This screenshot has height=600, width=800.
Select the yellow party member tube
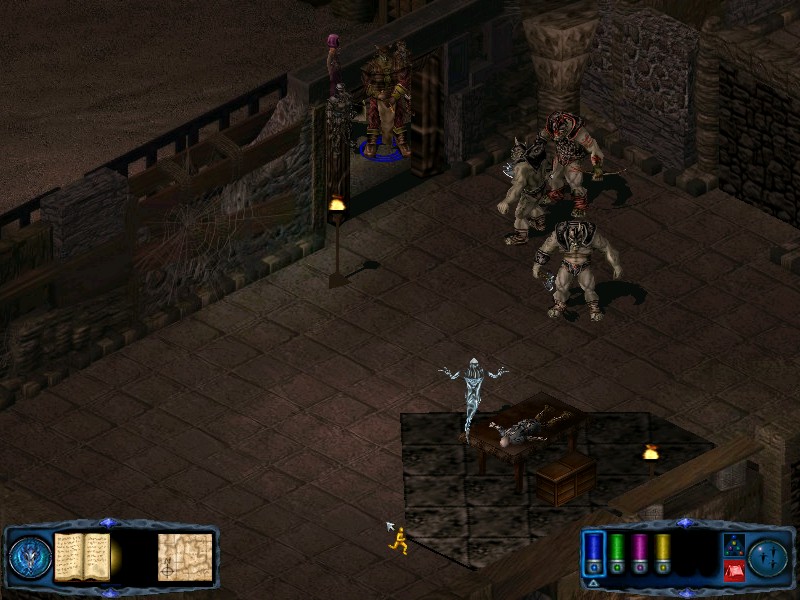click(662, 551)
